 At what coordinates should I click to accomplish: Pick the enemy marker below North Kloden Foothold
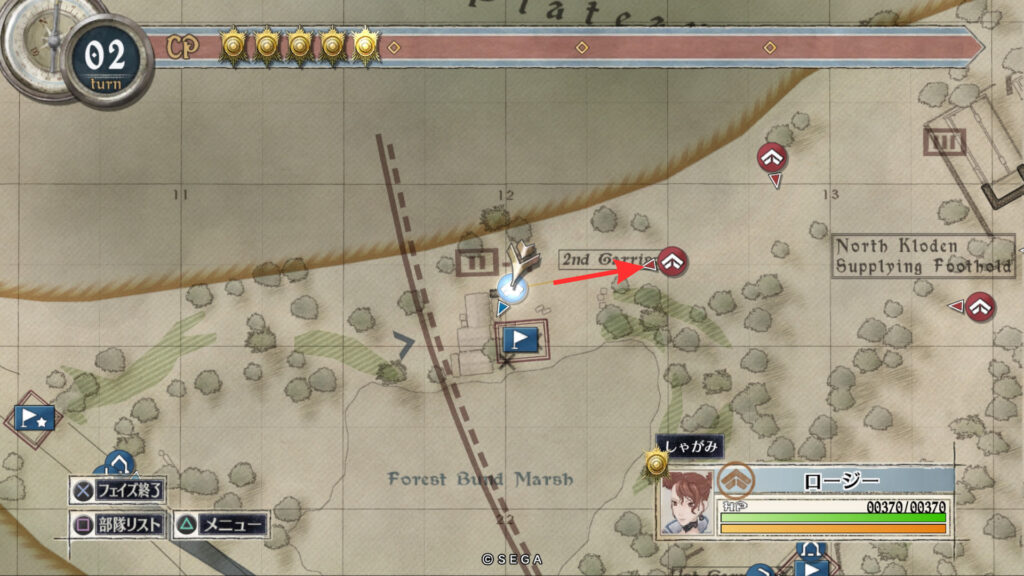point(981,305)
